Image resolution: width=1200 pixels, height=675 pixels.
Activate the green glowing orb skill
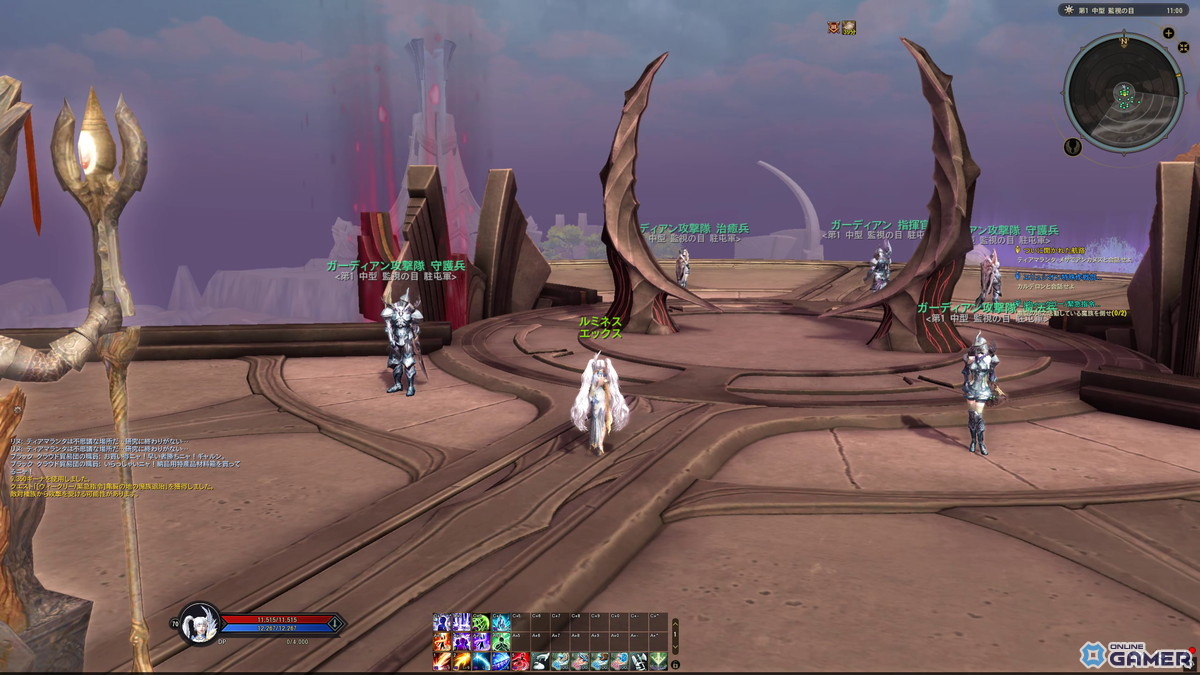[481, 622]
